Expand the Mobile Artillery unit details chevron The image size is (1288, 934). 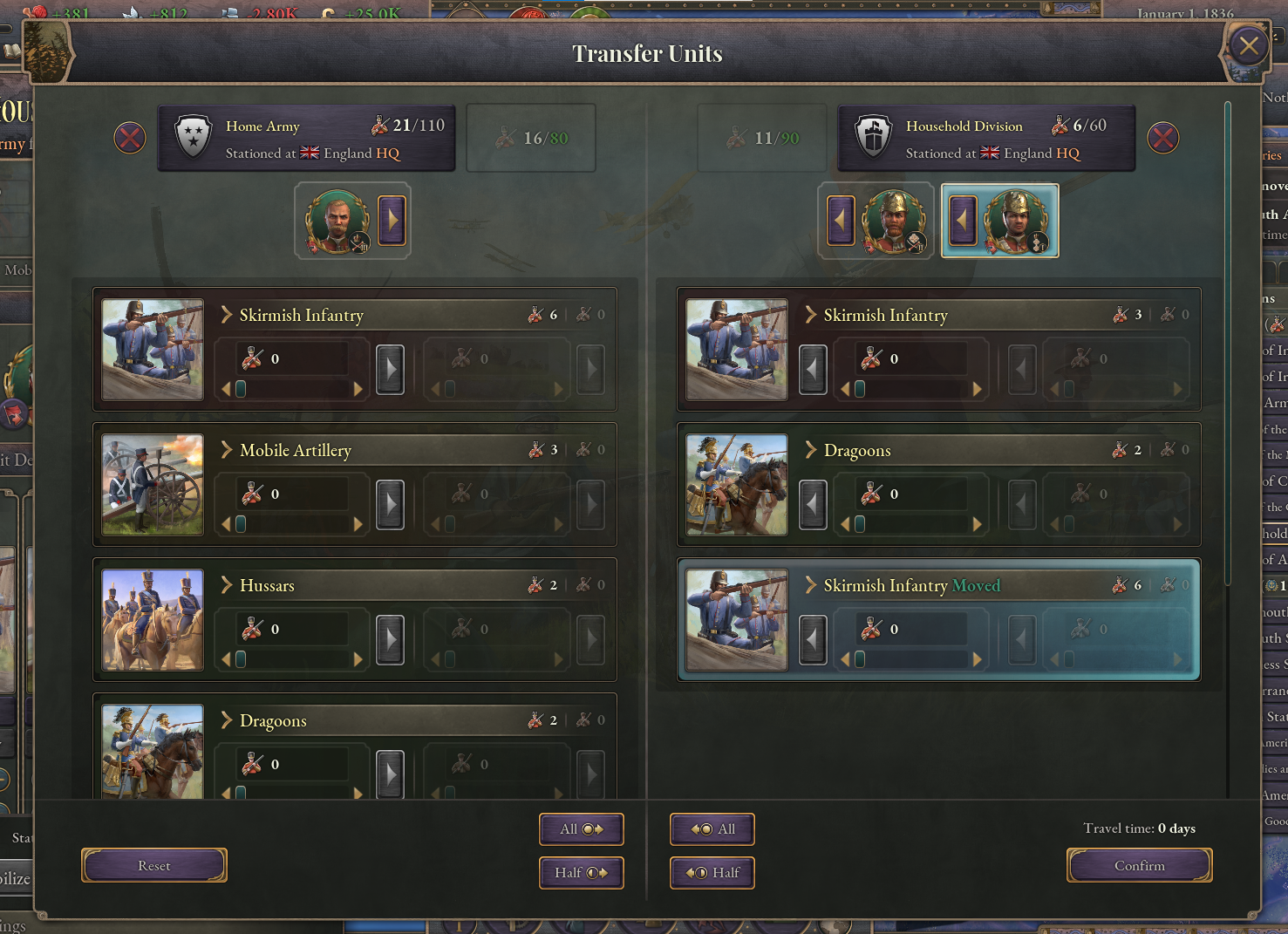point(226,450)
